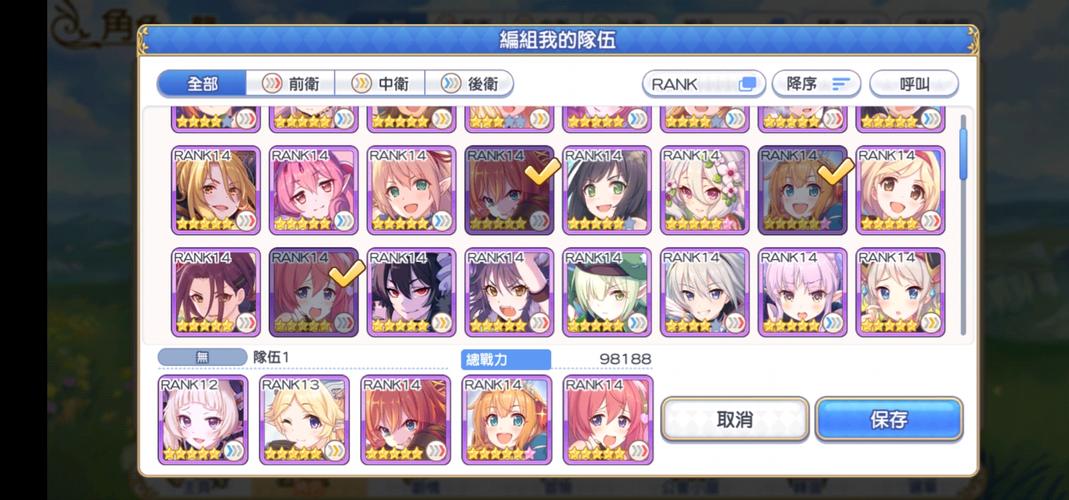Choose the black-haired red-eyed character portrait
1069x500 pixels.
coord(411,292)
